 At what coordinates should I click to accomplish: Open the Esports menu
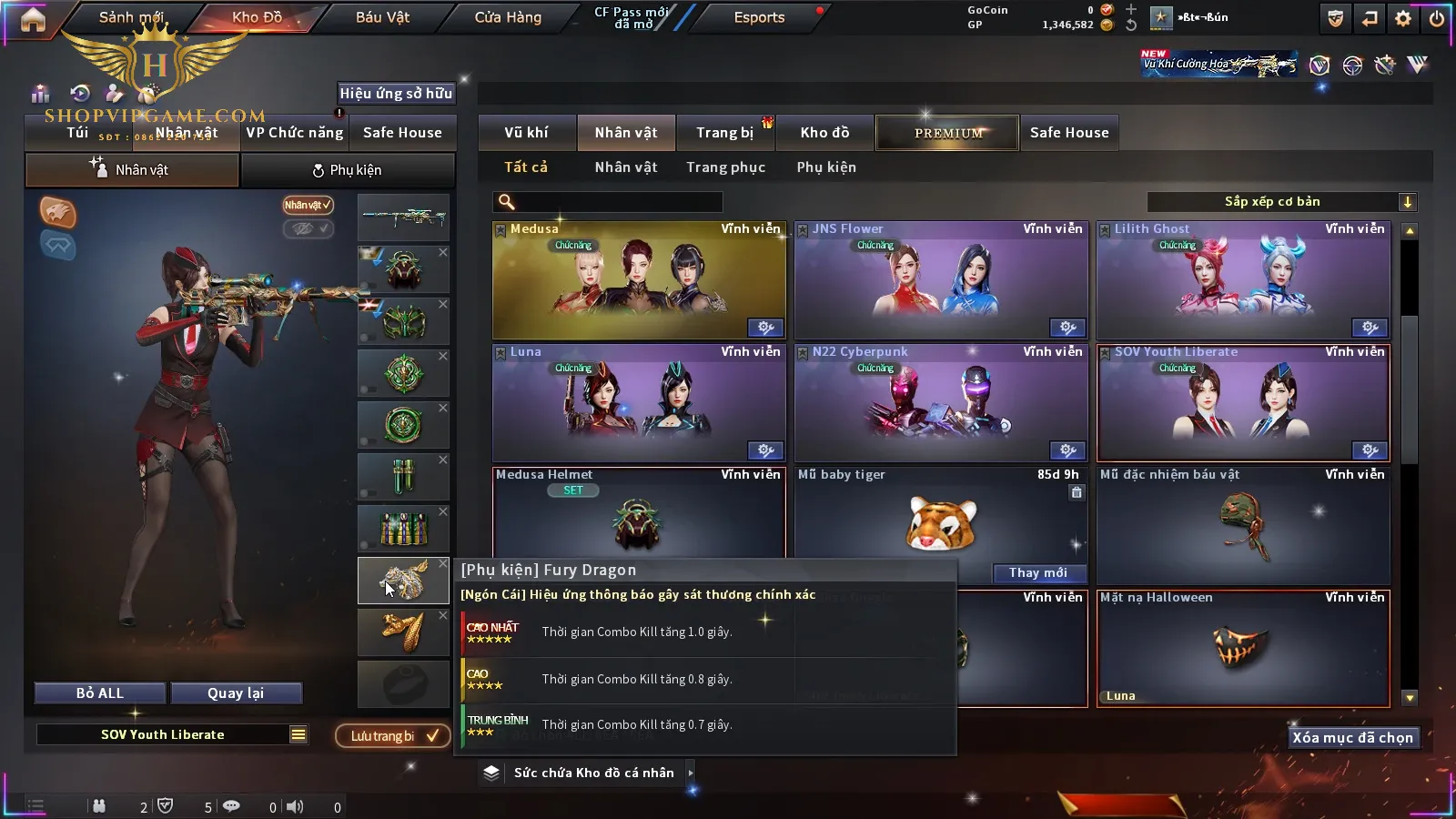coord(759,17)
